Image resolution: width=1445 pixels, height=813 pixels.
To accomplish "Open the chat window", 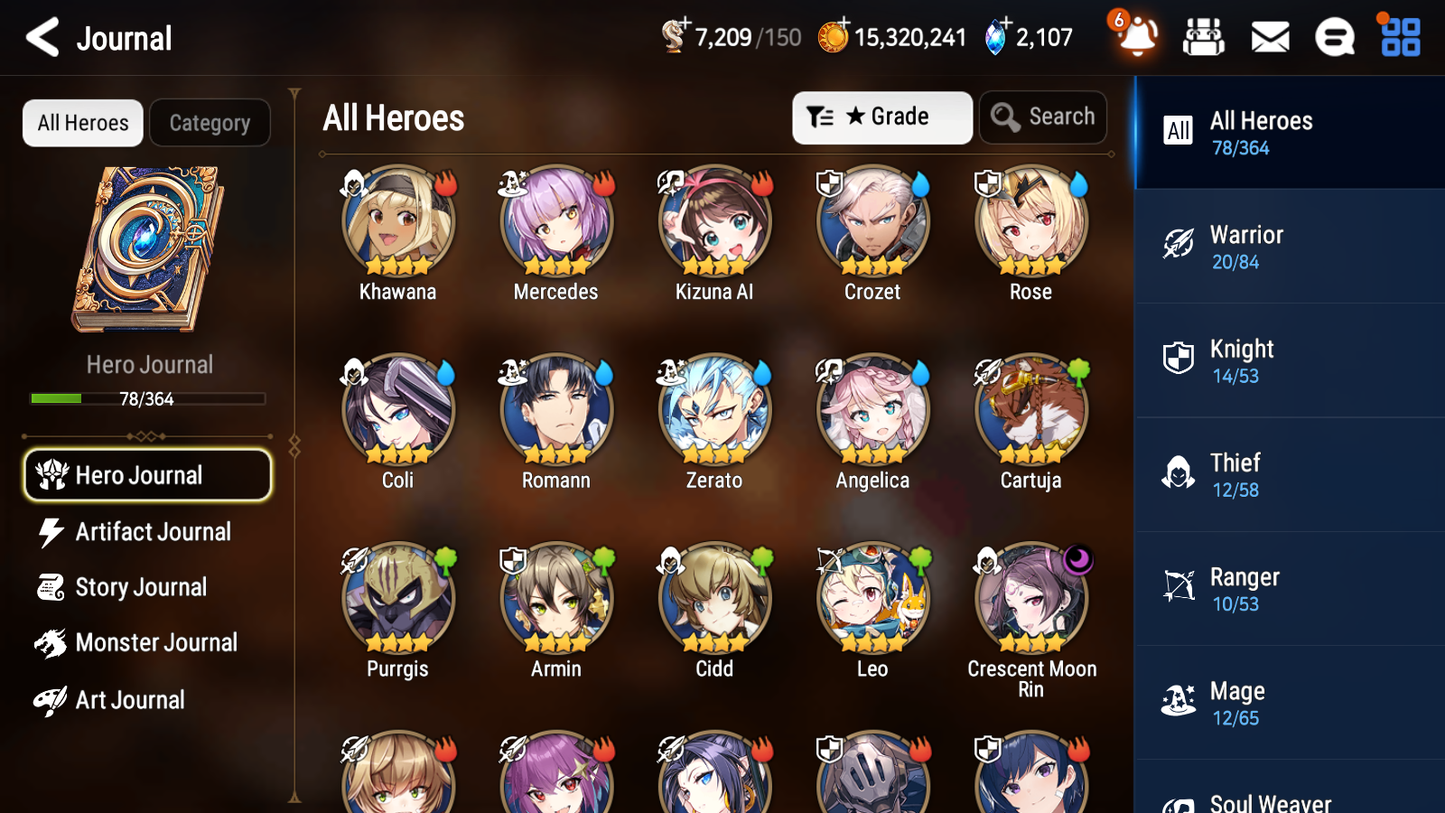I will [x=1334, y=36].
